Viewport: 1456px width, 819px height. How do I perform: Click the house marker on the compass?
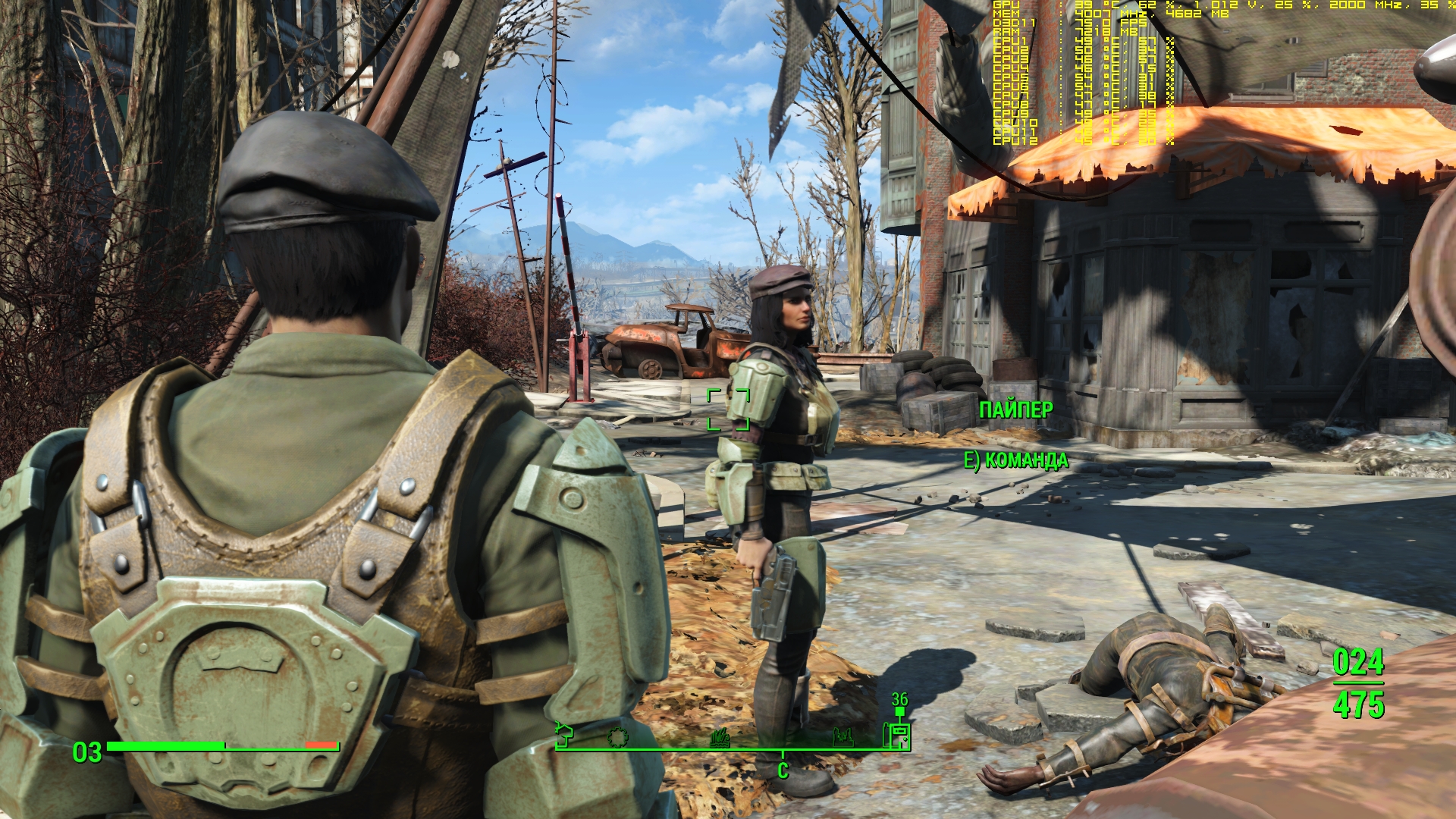[x=564, y=734]
